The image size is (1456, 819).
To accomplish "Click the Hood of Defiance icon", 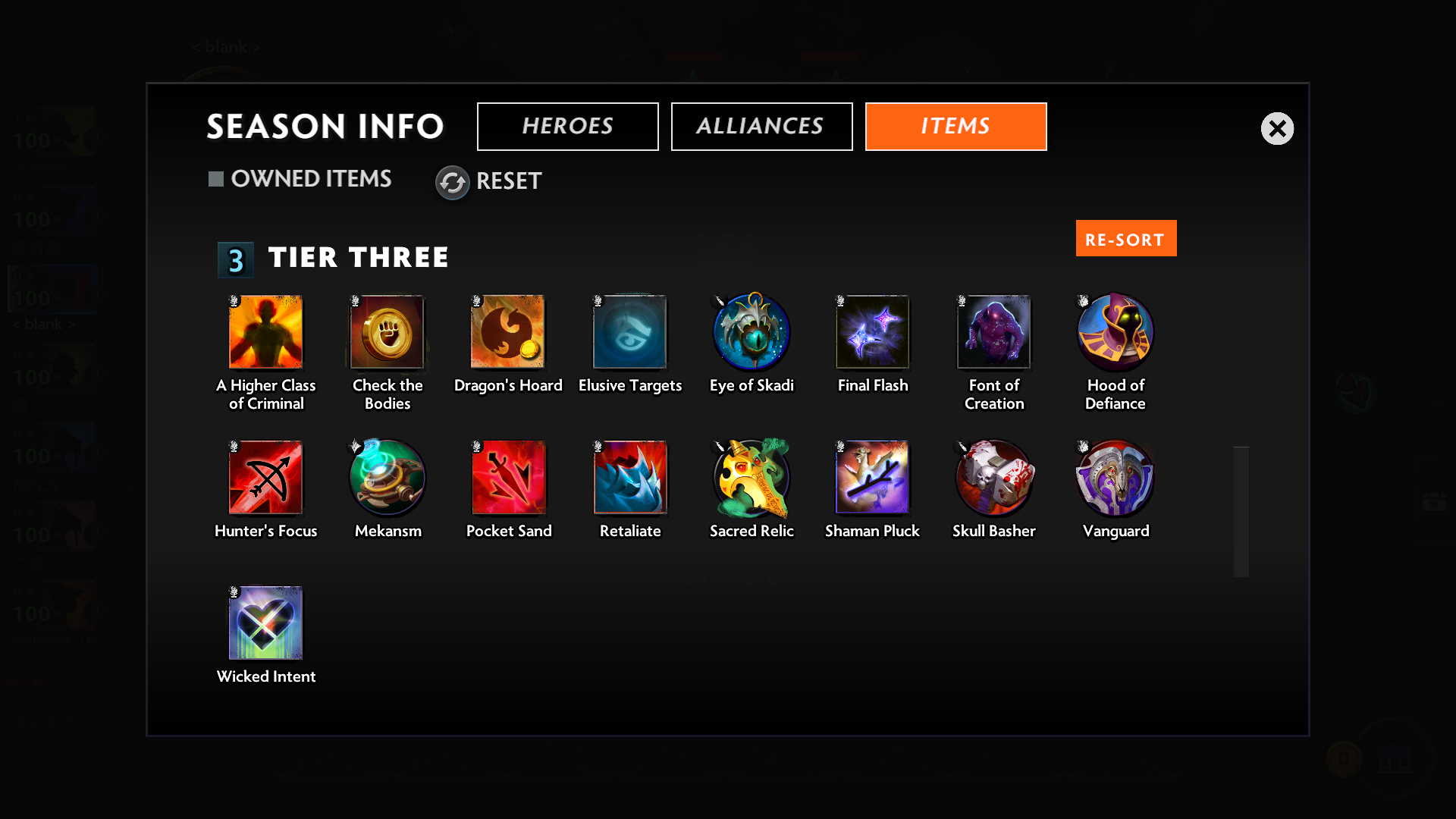I will pyautogui.click(x=1115, y=331).
